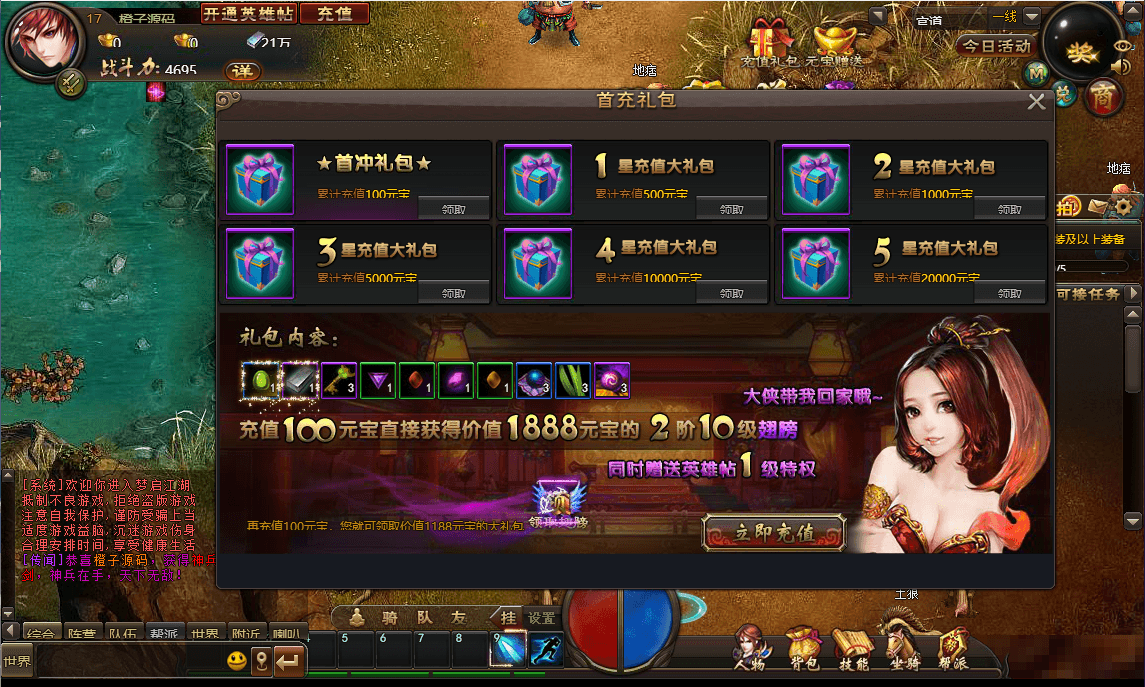The width and height of the screenshot is (1145, 687).
Task: Claim the 5星充值大礼包
Action: (1010, 293)
